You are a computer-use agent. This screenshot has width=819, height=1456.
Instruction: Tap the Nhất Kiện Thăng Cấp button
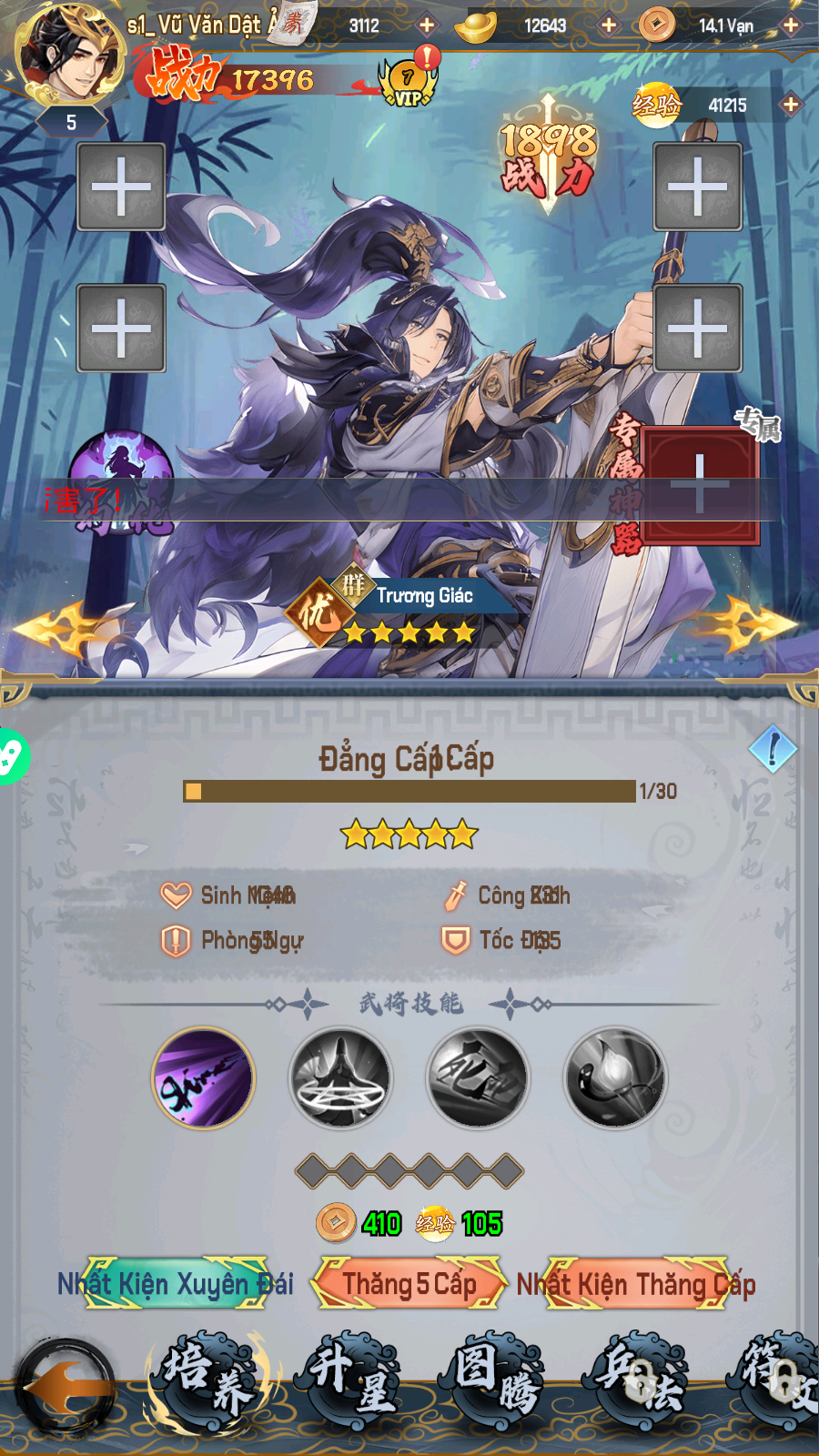pyautogui.click(x=637, y=1283)
